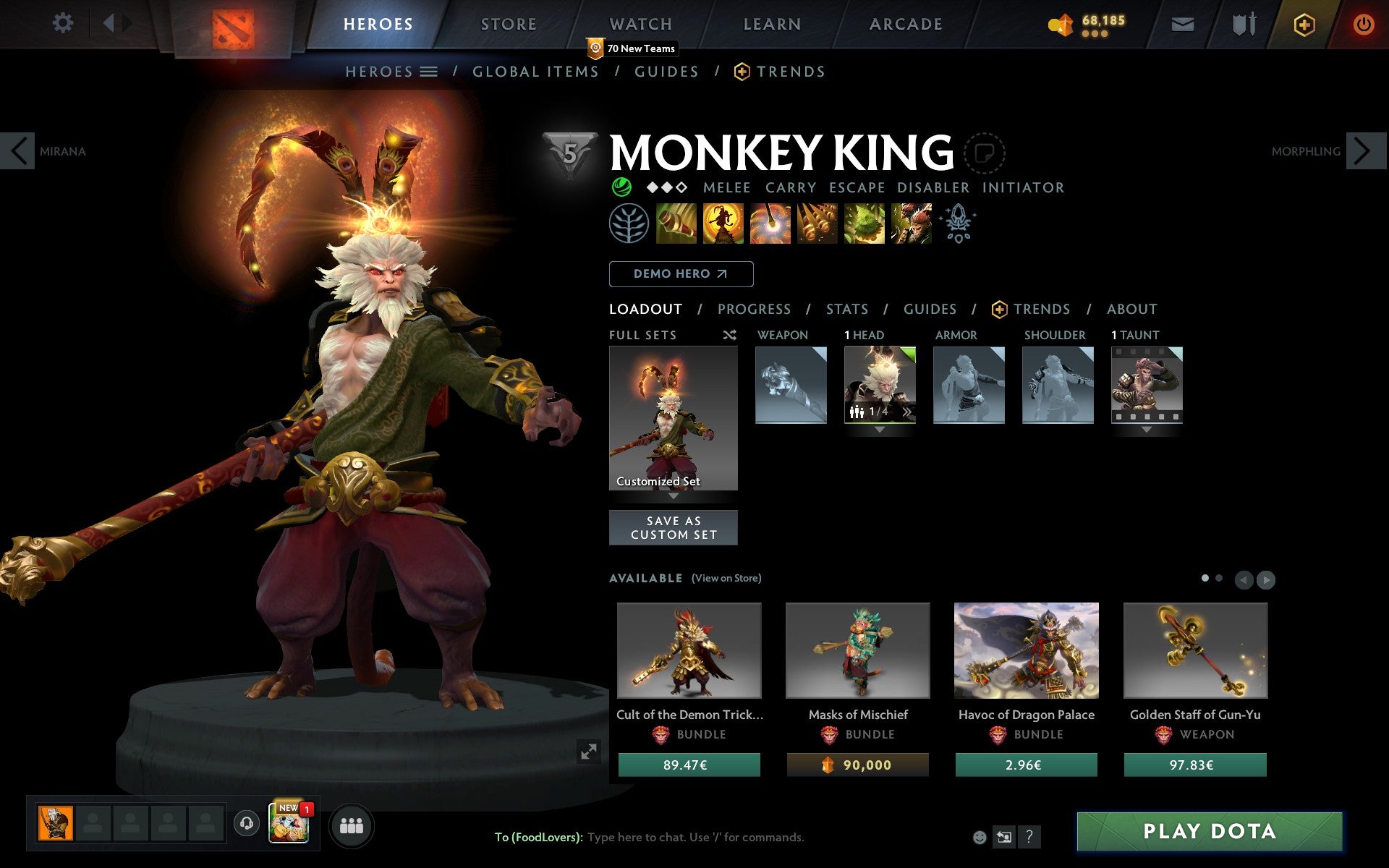Click the smiley emoticon icon beside the chat bar
This screenshot has height=868, width=1389.
[981, 838]
